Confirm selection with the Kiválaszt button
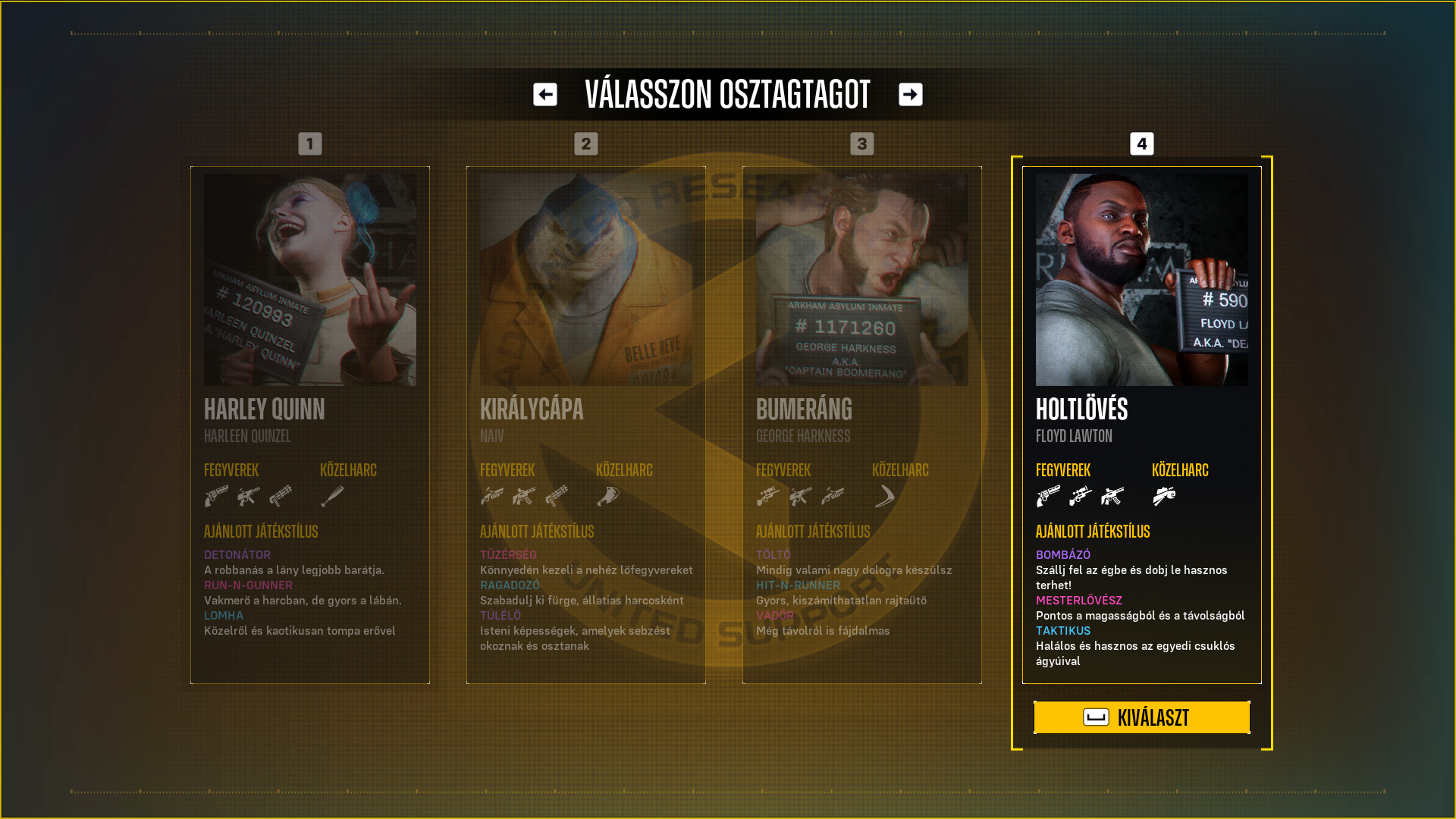 click(x=1141, y=717)
